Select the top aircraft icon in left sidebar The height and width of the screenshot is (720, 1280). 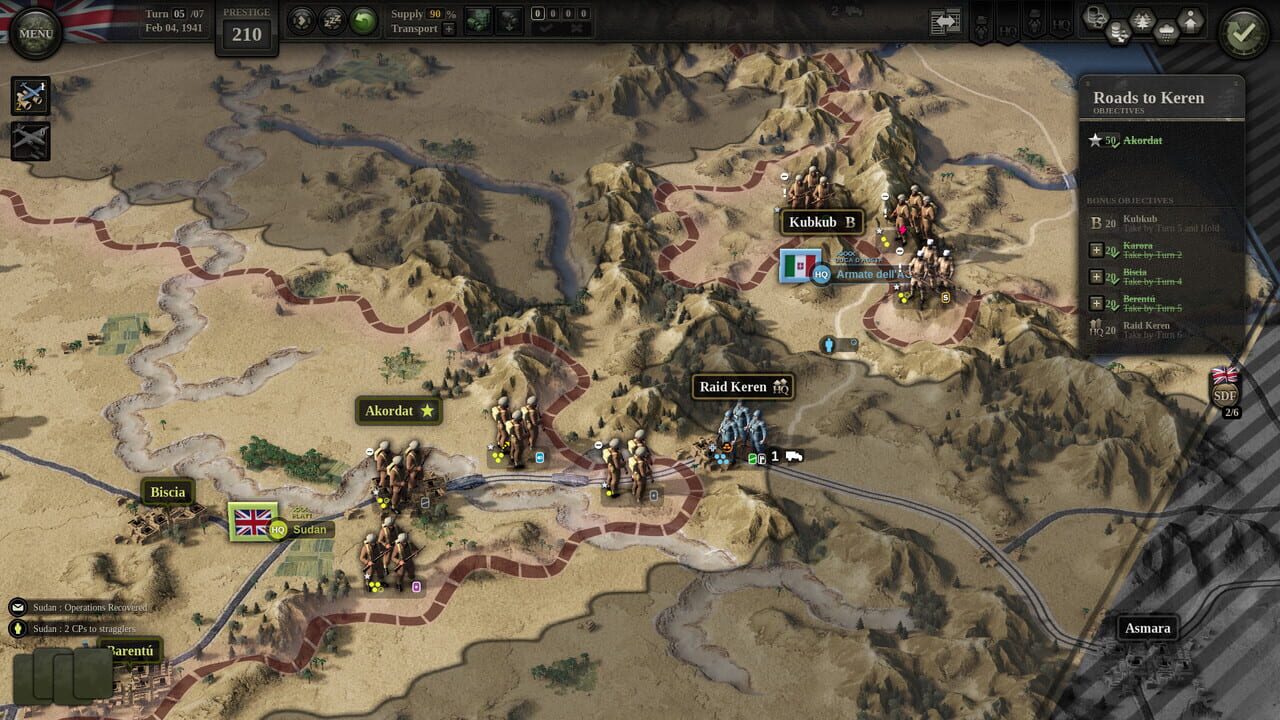tap(32, 95)
